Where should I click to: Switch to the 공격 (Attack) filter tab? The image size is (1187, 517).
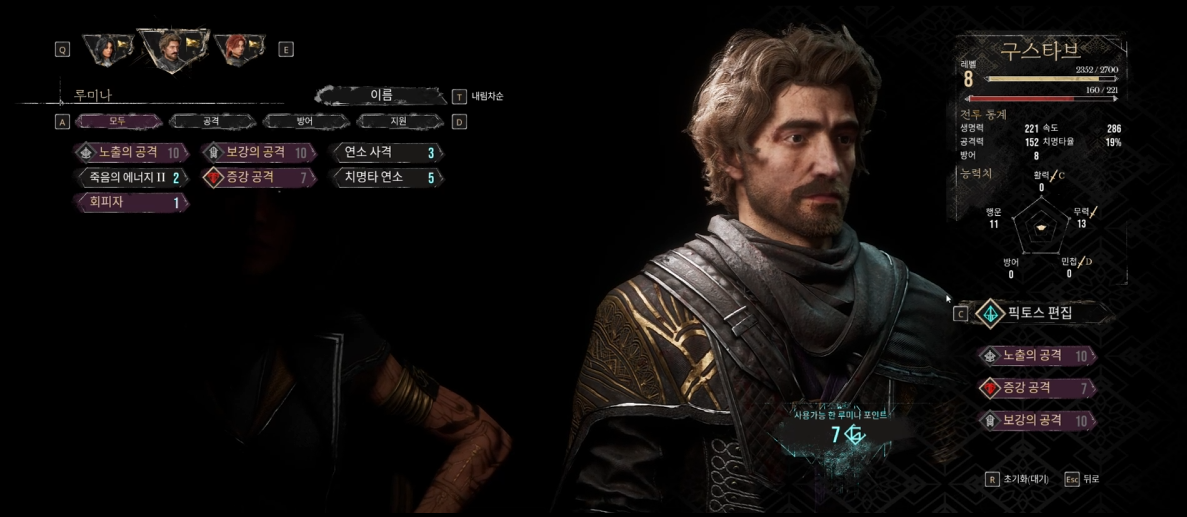point(211,121)
